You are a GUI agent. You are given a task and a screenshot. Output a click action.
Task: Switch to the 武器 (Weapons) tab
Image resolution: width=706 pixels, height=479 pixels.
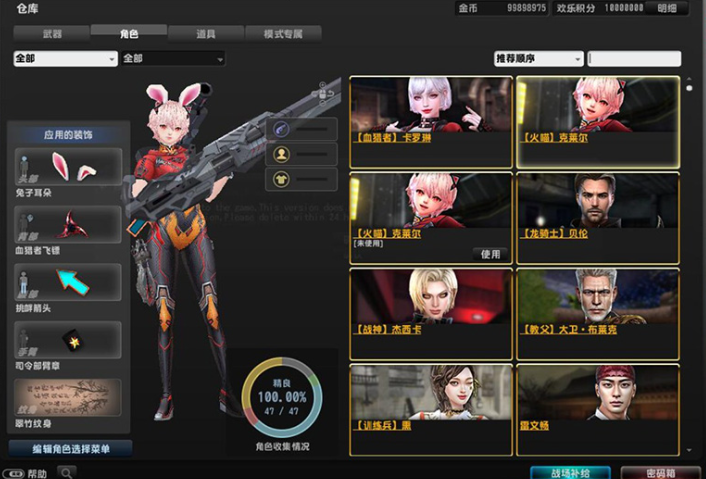53,34
